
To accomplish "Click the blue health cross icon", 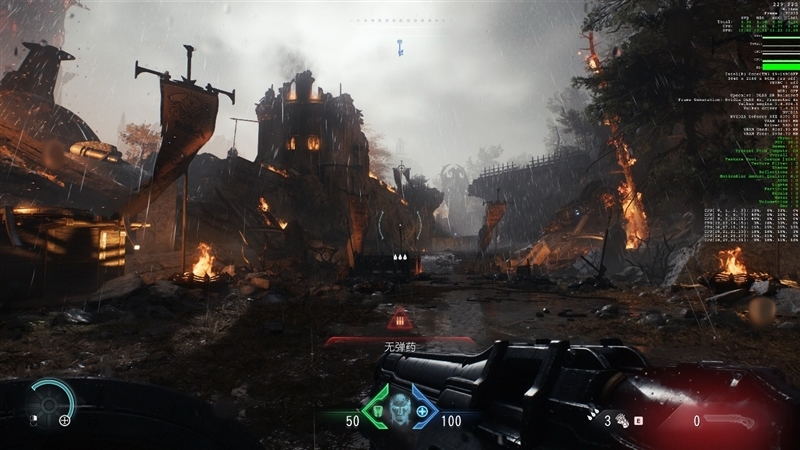I will click(x=422, y=411).
